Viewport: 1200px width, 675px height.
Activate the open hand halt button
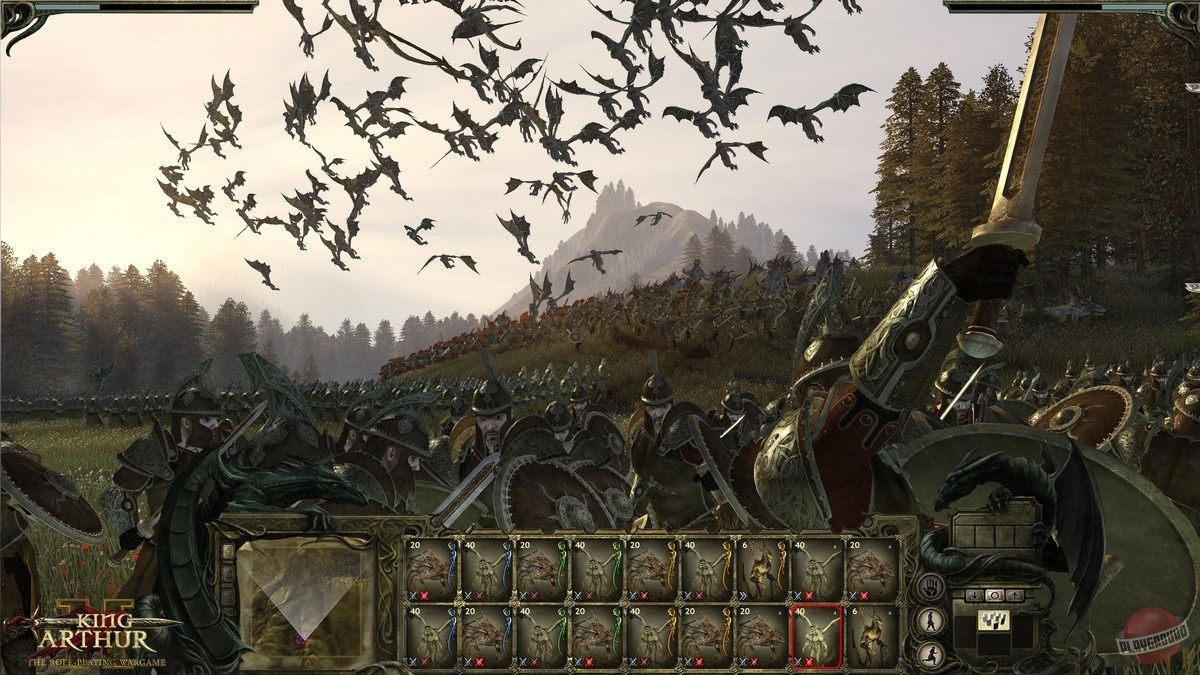pyautogui.click(x=930, y=587)
